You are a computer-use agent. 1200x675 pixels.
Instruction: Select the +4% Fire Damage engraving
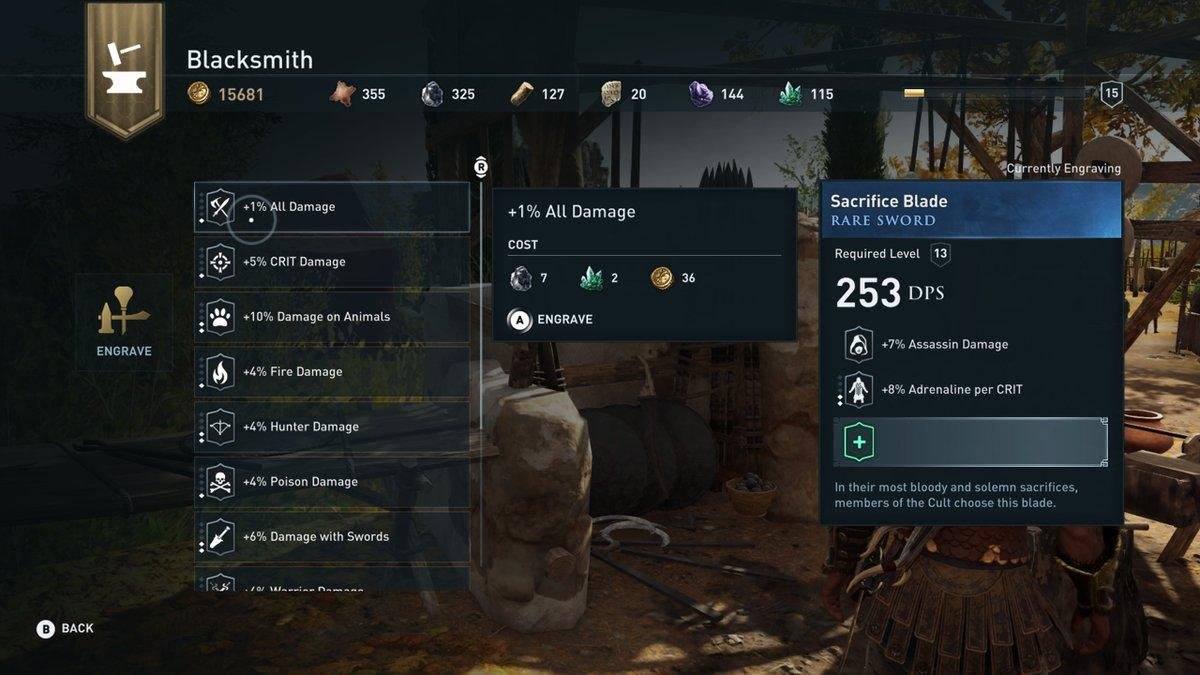331,372
